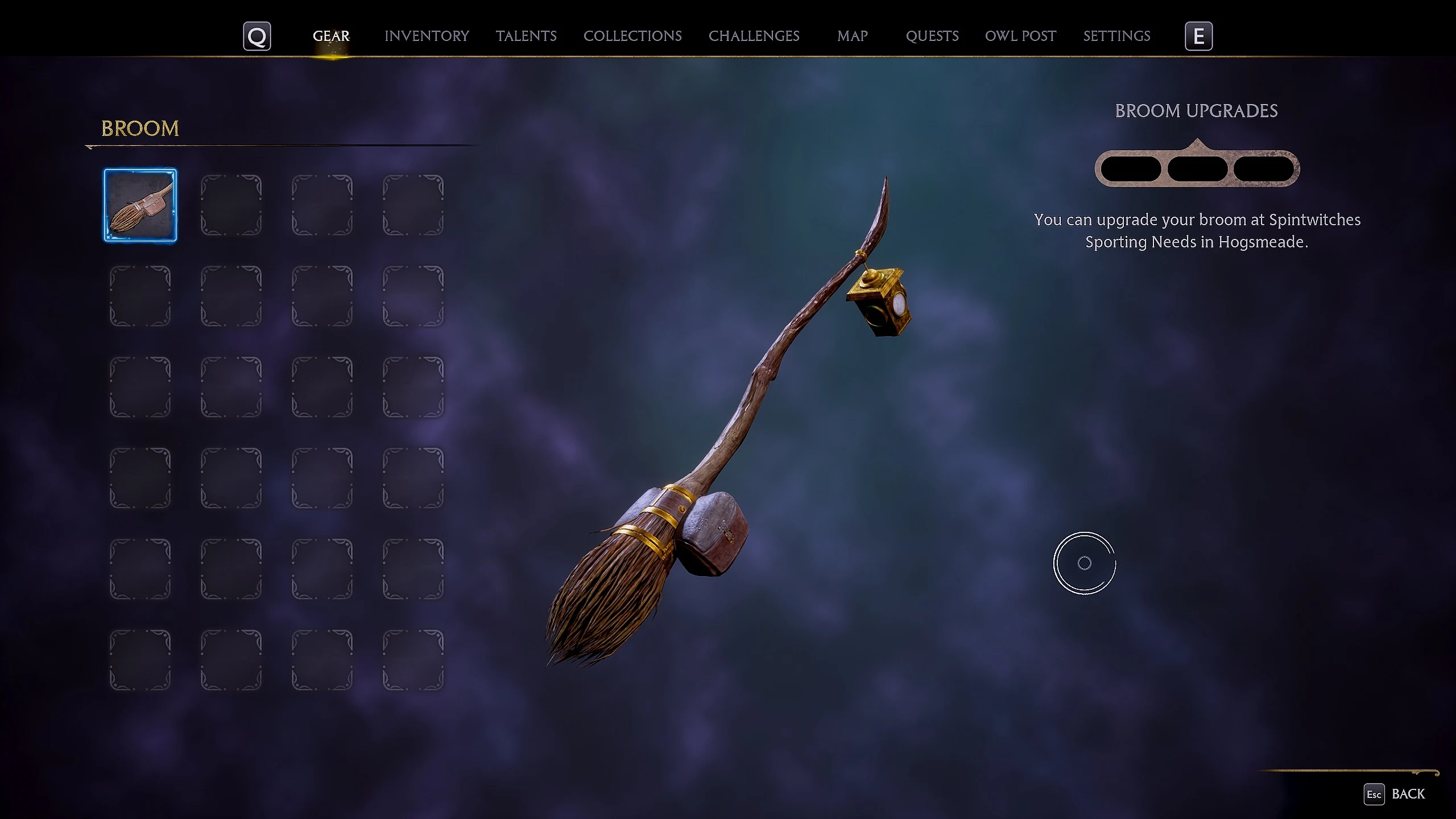The image size is (1456, 819).
Task: Select the equipped broom slot
Action: (140, 205)
